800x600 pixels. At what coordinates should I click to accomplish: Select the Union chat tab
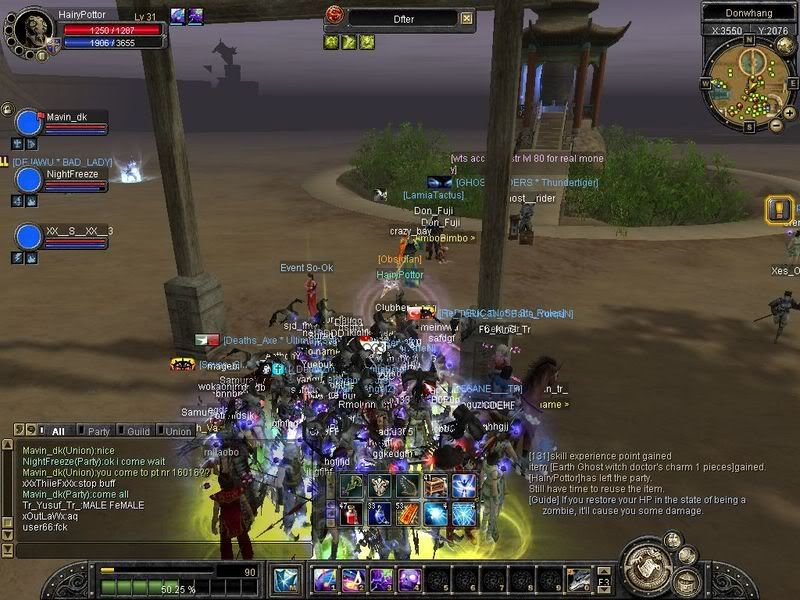click(x=178, y=431)
